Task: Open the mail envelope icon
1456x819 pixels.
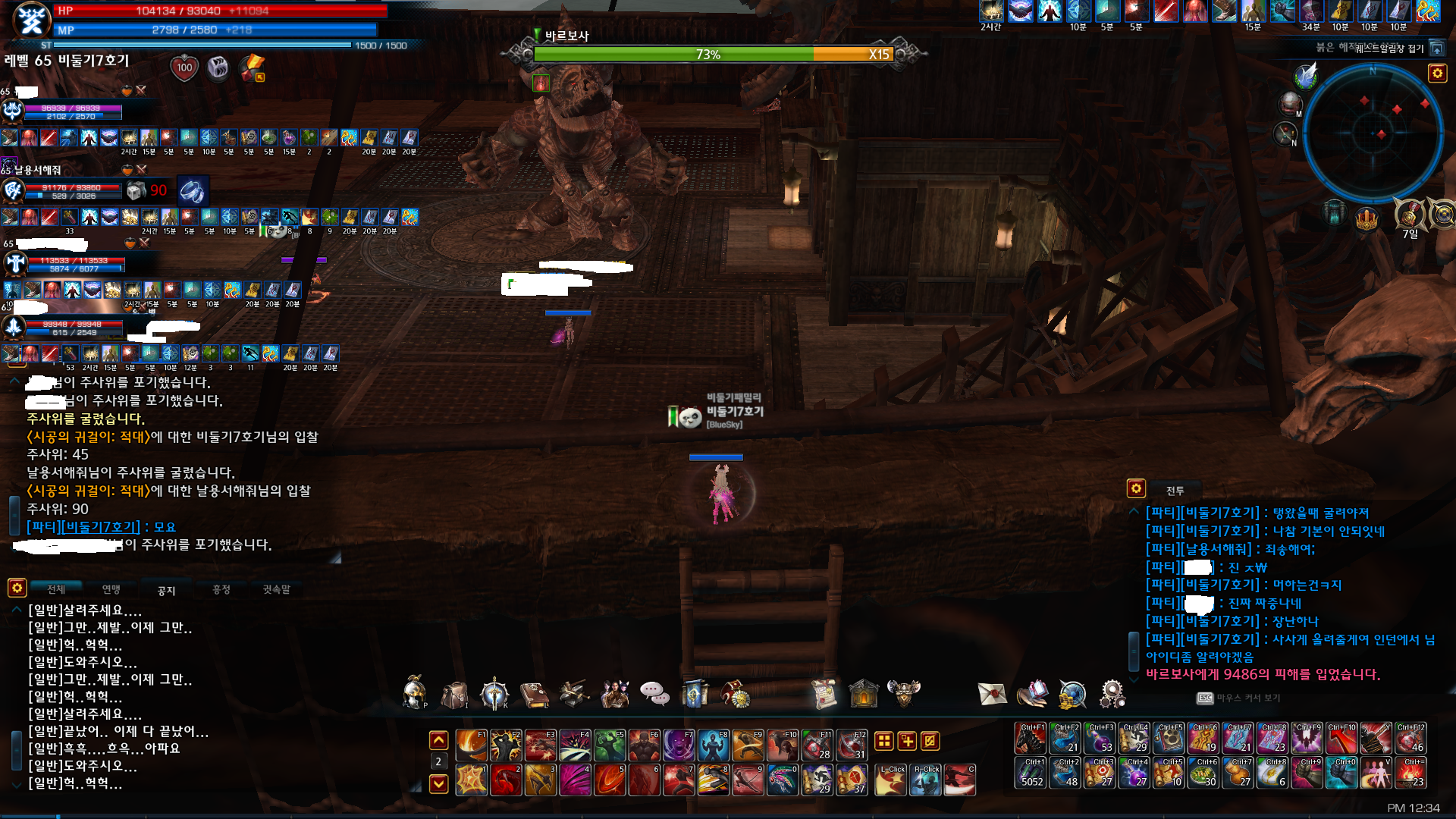Action: click(992, 693)
